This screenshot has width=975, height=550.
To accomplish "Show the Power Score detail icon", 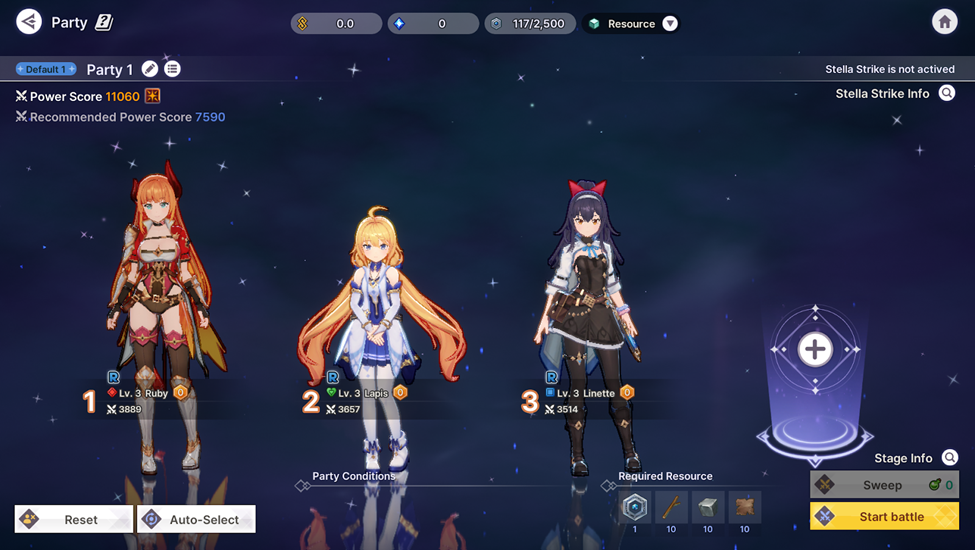I will pos(152,96).
